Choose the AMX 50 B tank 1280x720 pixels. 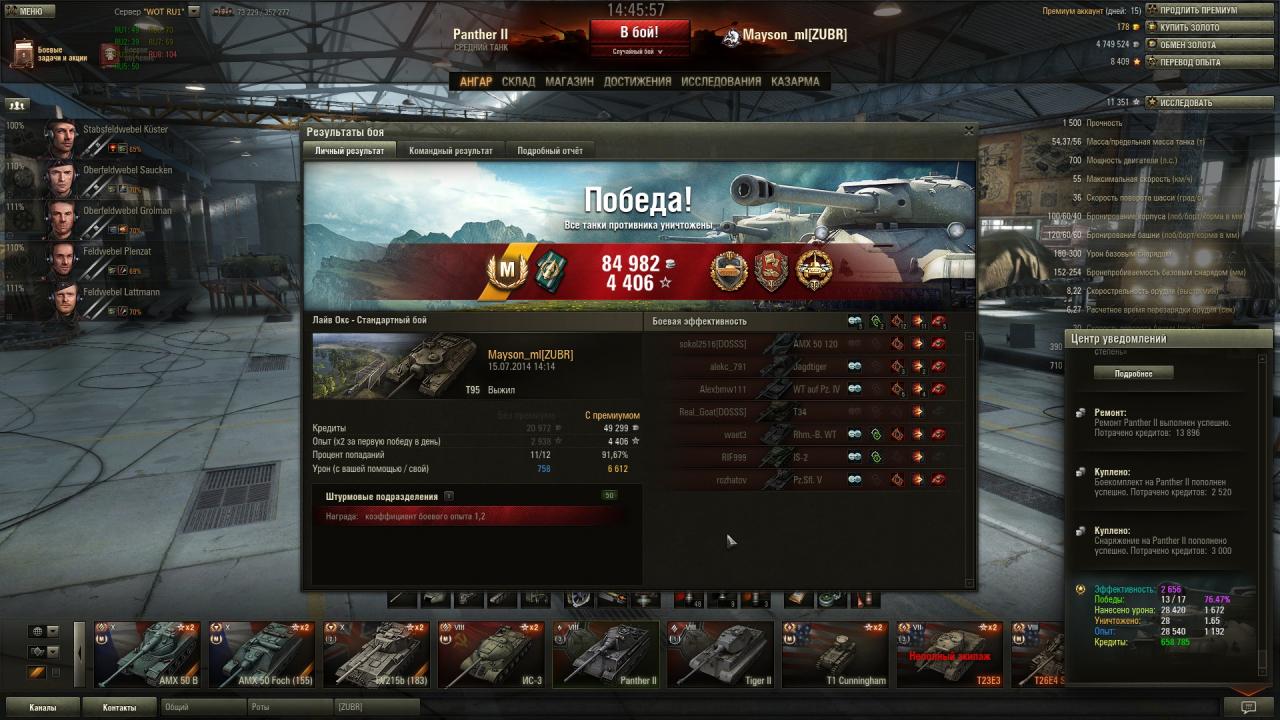(147, 656)
